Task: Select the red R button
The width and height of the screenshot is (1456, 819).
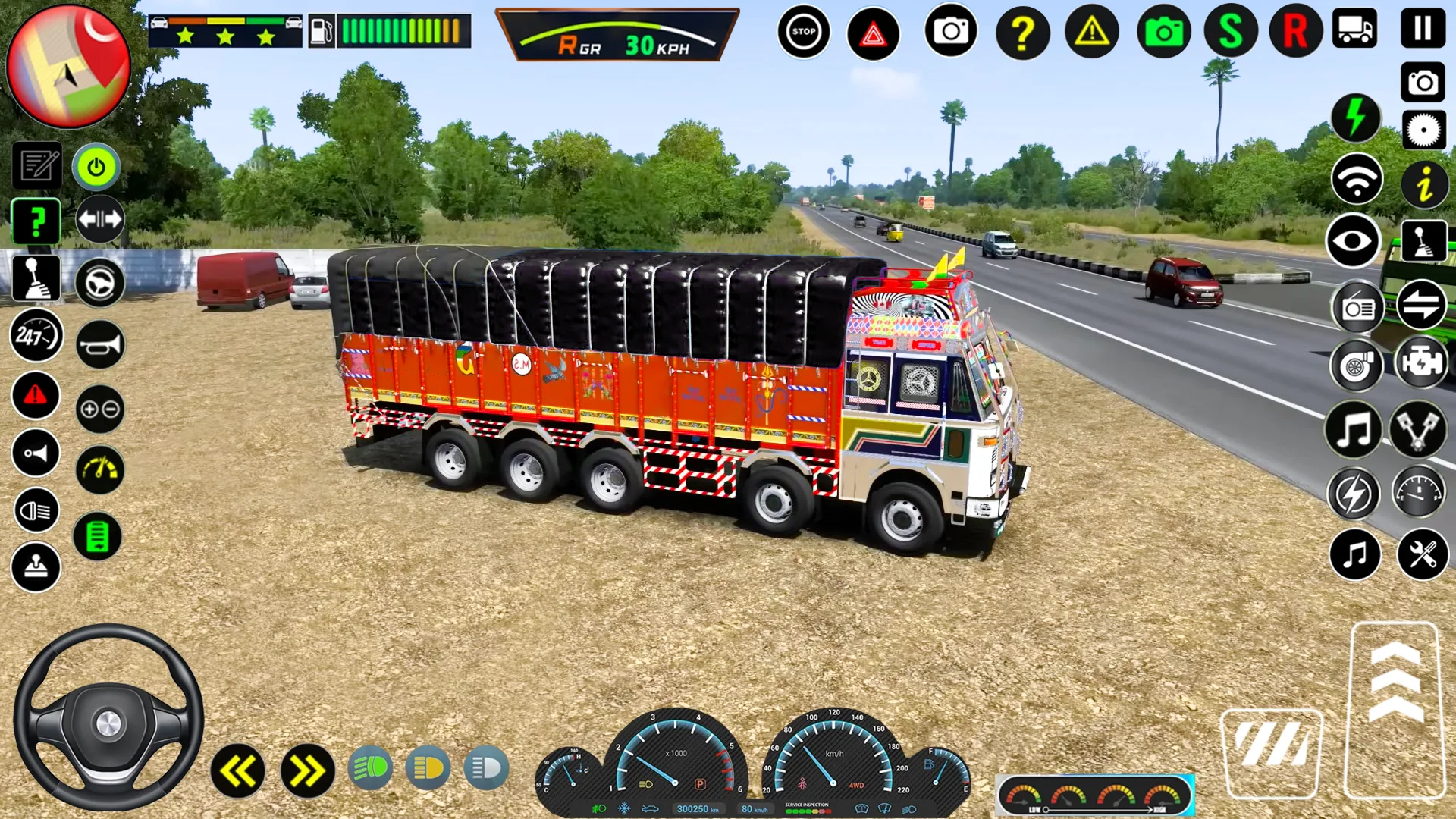Action: (x=1295, y=32)
